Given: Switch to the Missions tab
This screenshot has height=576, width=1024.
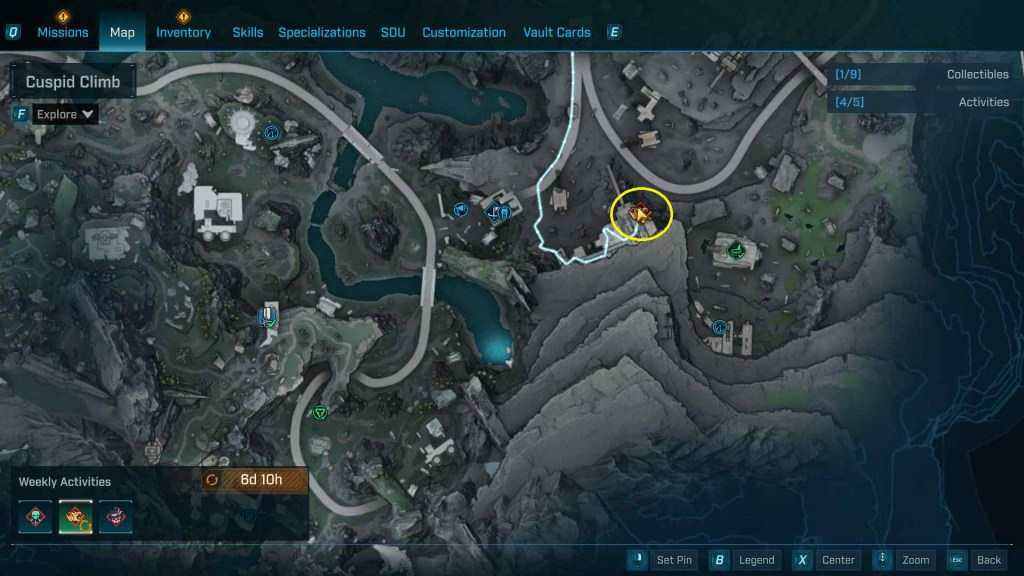Looking at the screenshot, I should pyautogui.click(x=63, y=32).
